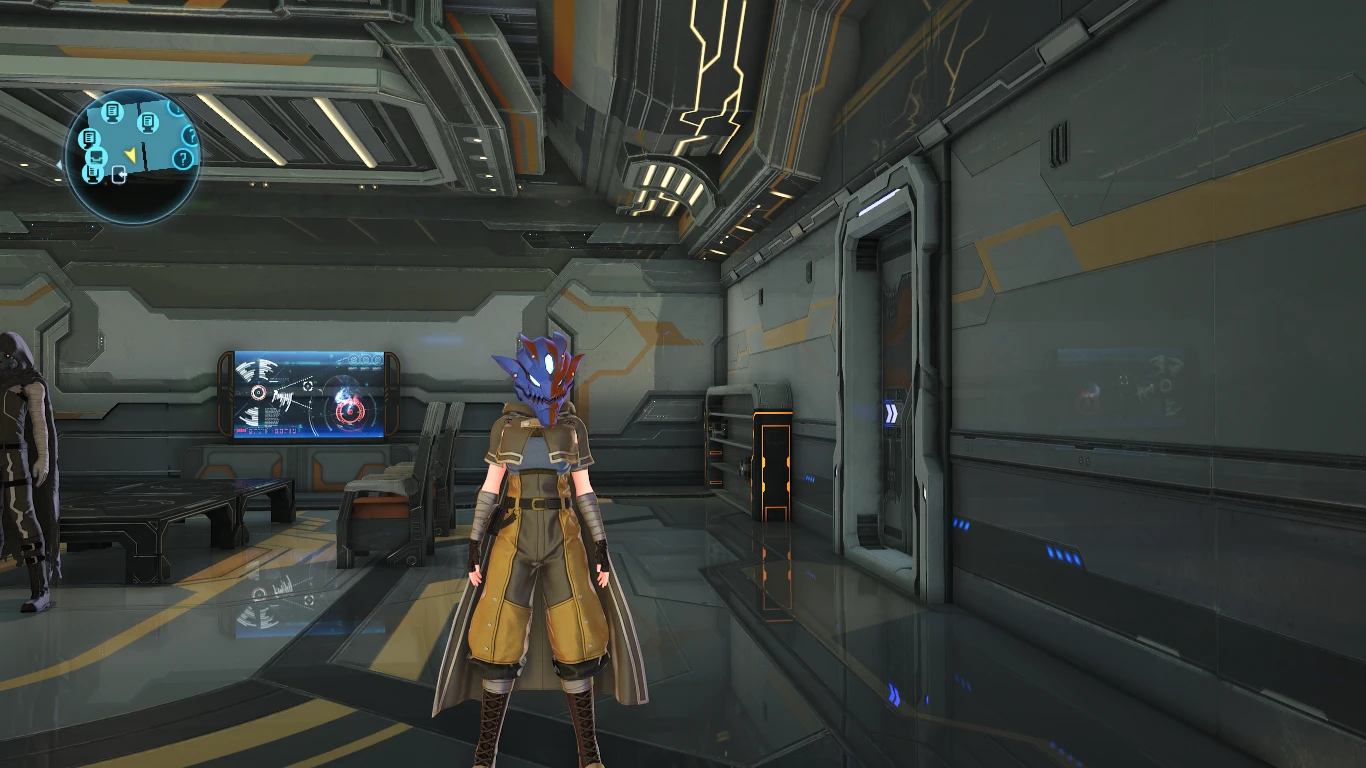1366x768 pixels.
Task: Select the exit door marker on minimap
Action: (x=120, y=177)
